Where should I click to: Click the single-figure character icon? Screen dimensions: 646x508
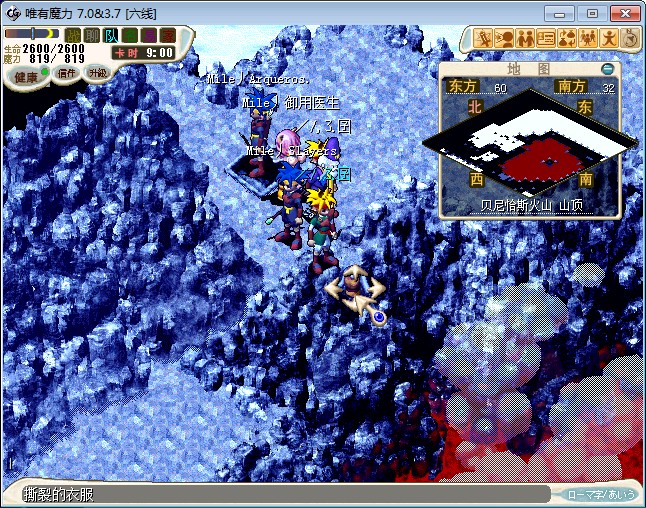[x=609, y=39]
